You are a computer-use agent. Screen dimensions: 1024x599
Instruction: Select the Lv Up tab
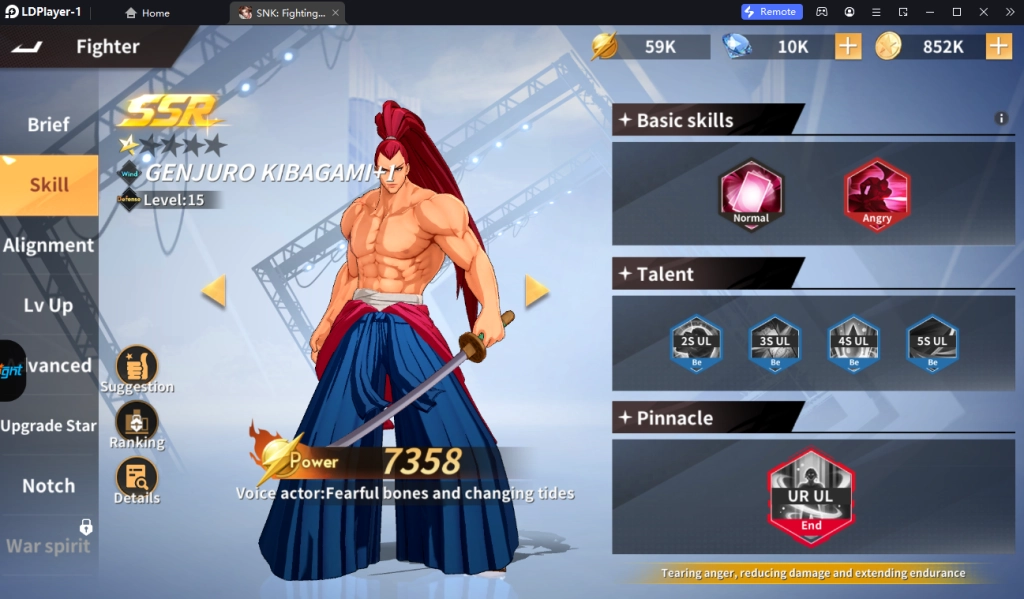(49, 305)
